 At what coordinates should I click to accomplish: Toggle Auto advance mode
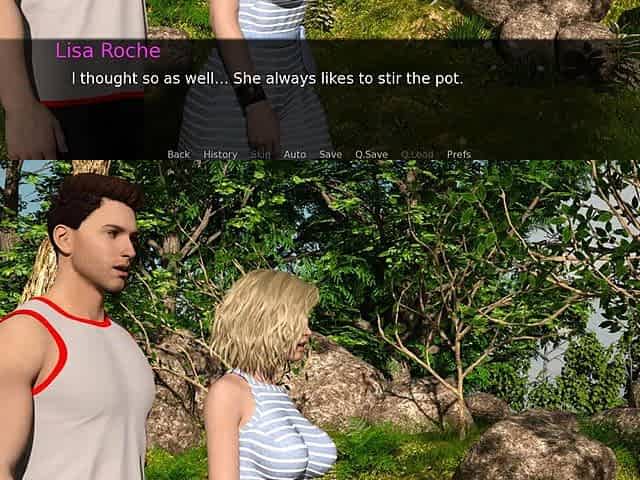[294, 155]
